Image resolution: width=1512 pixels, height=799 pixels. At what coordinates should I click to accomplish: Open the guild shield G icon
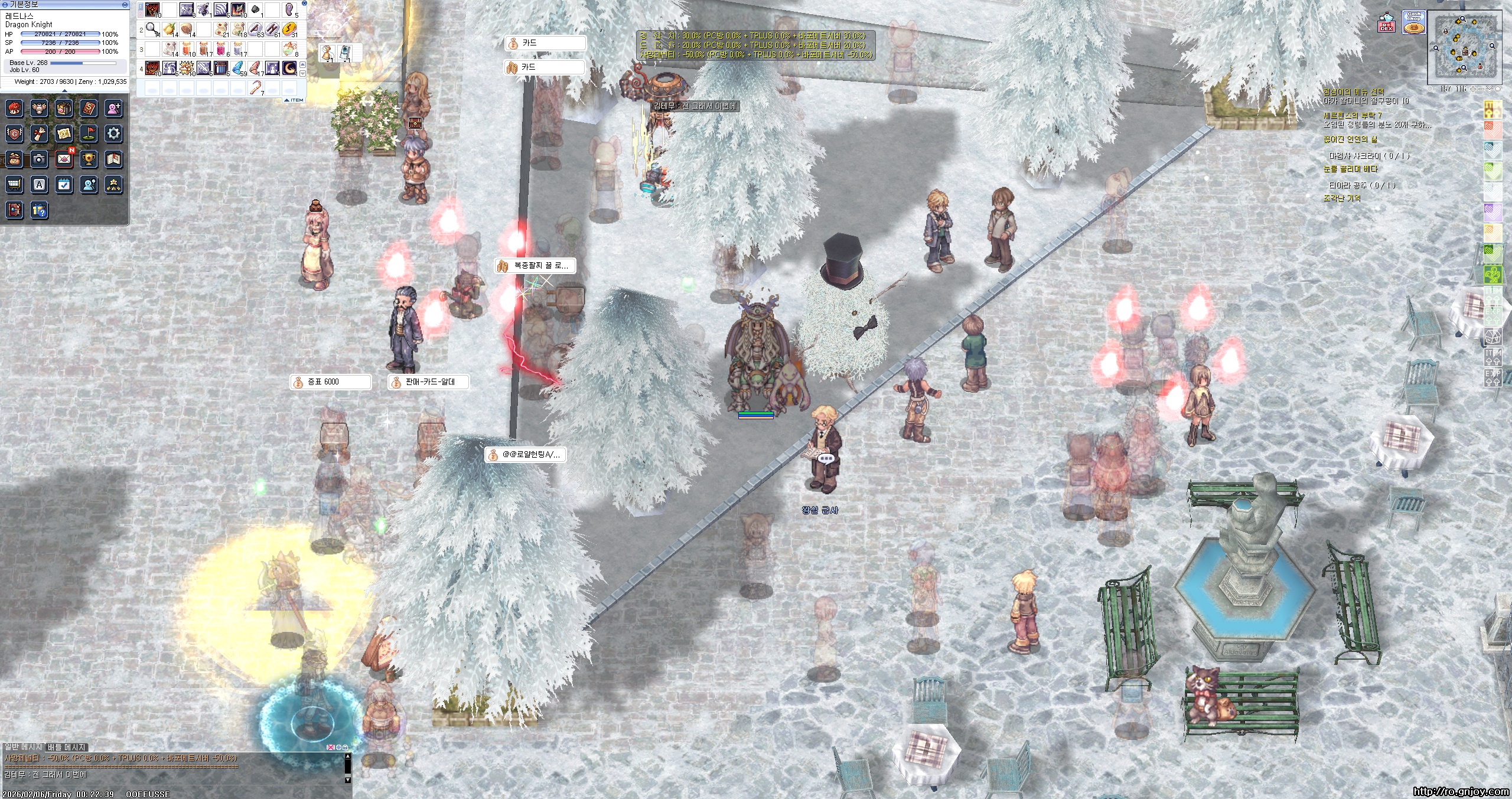15,133
